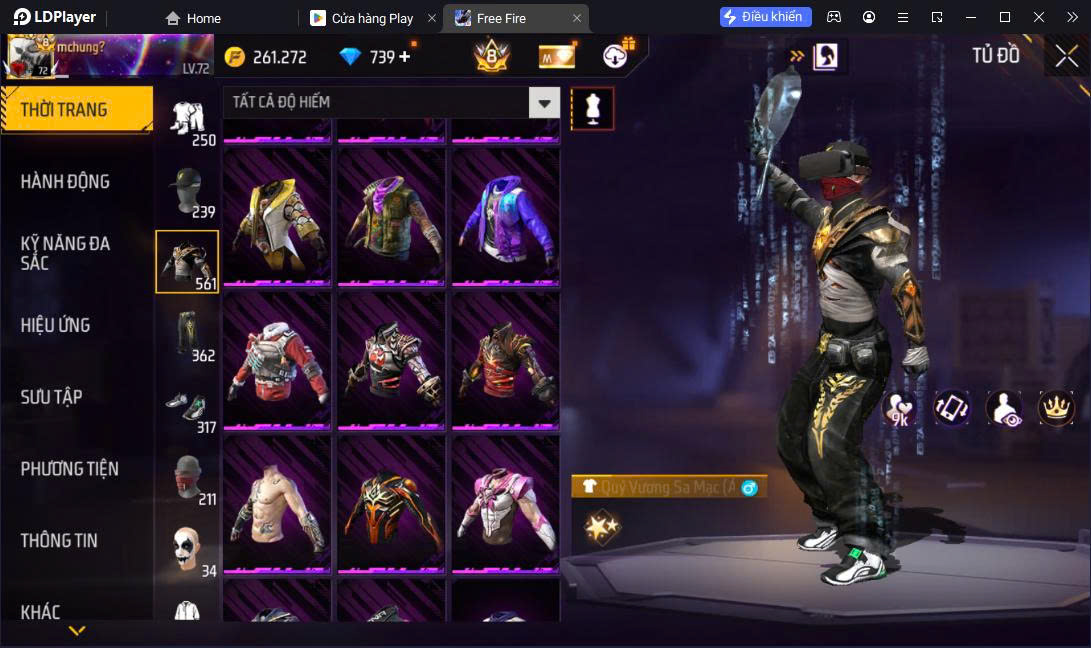Go to the SƯU TẬP tab
The image size is (1091, 648).
[x=52, y=397]
